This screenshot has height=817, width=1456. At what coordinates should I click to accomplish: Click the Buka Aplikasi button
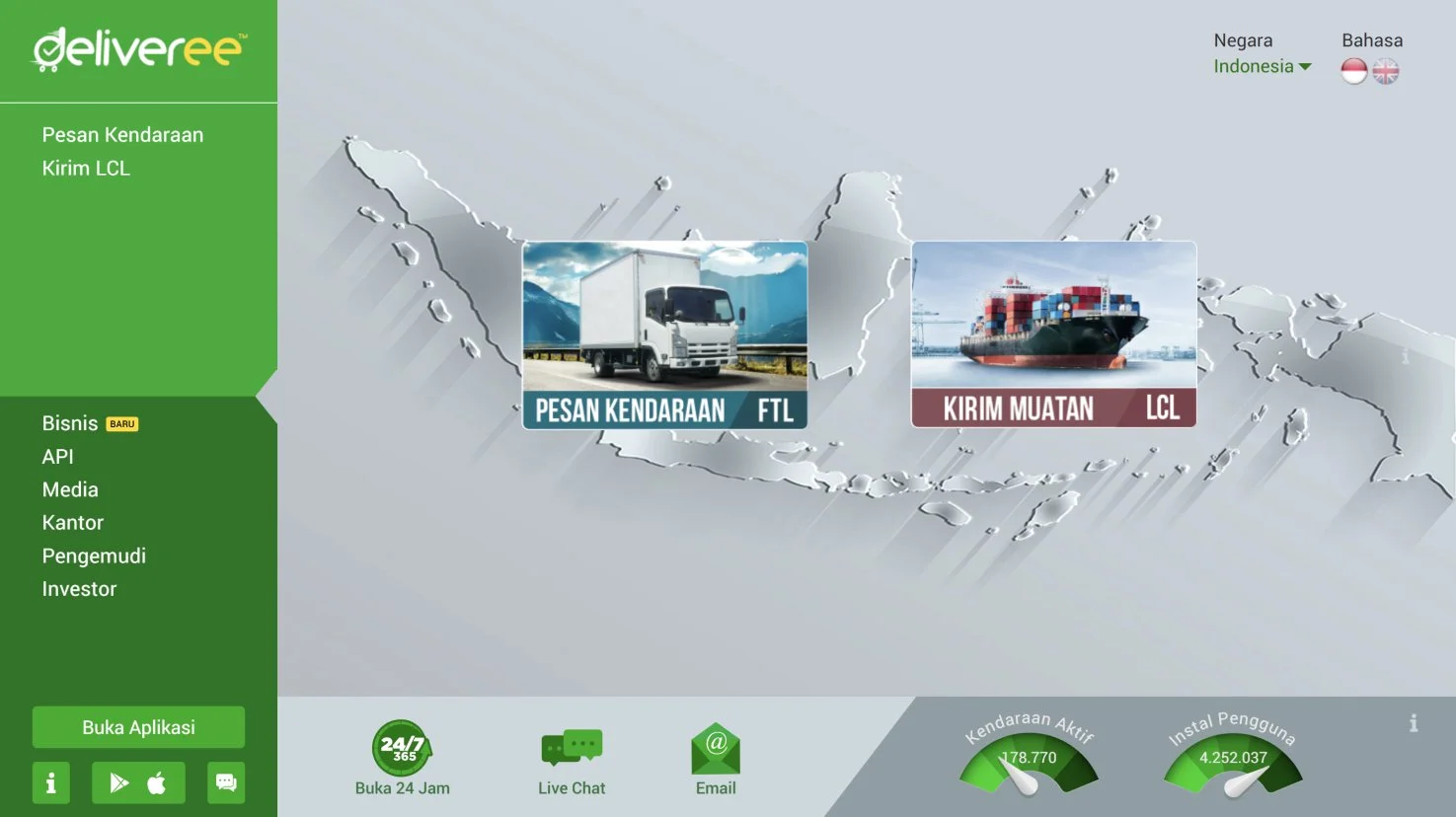[x=138, y=727]
